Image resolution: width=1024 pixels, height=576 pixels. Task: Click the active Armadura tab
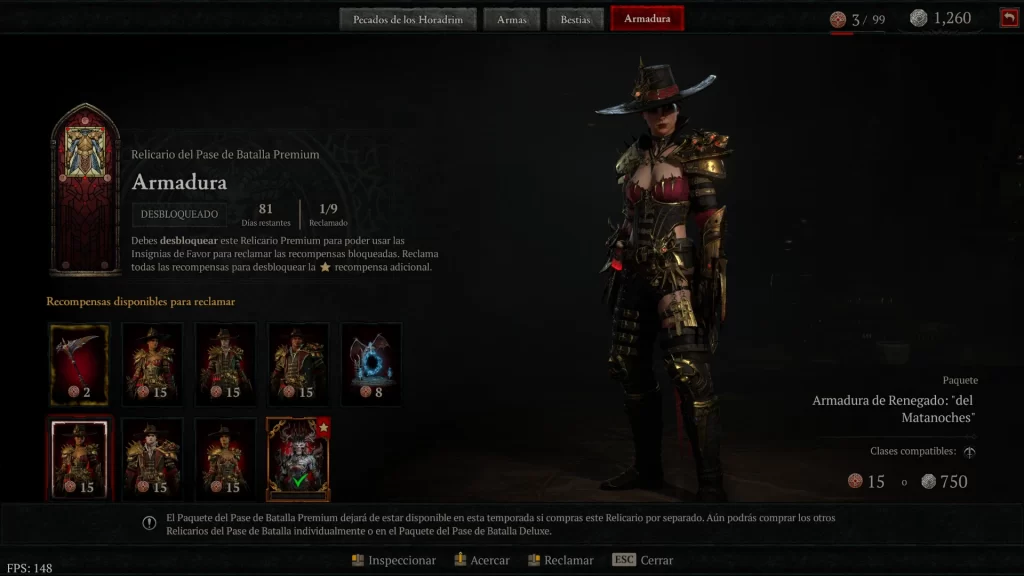point(647,19)
